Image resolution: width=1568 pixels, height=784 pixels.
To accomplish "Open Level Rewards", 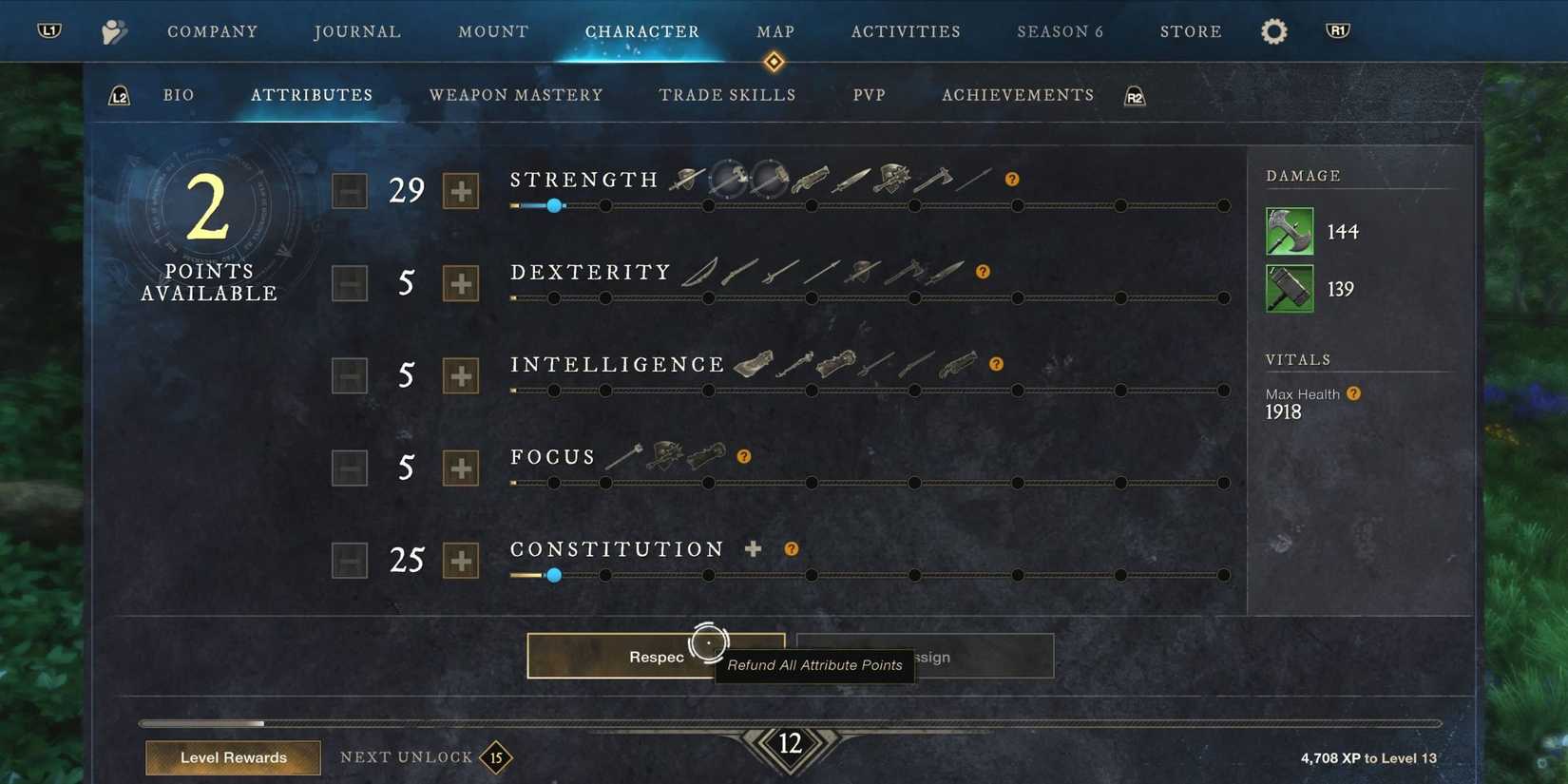I will click(233, 757).
